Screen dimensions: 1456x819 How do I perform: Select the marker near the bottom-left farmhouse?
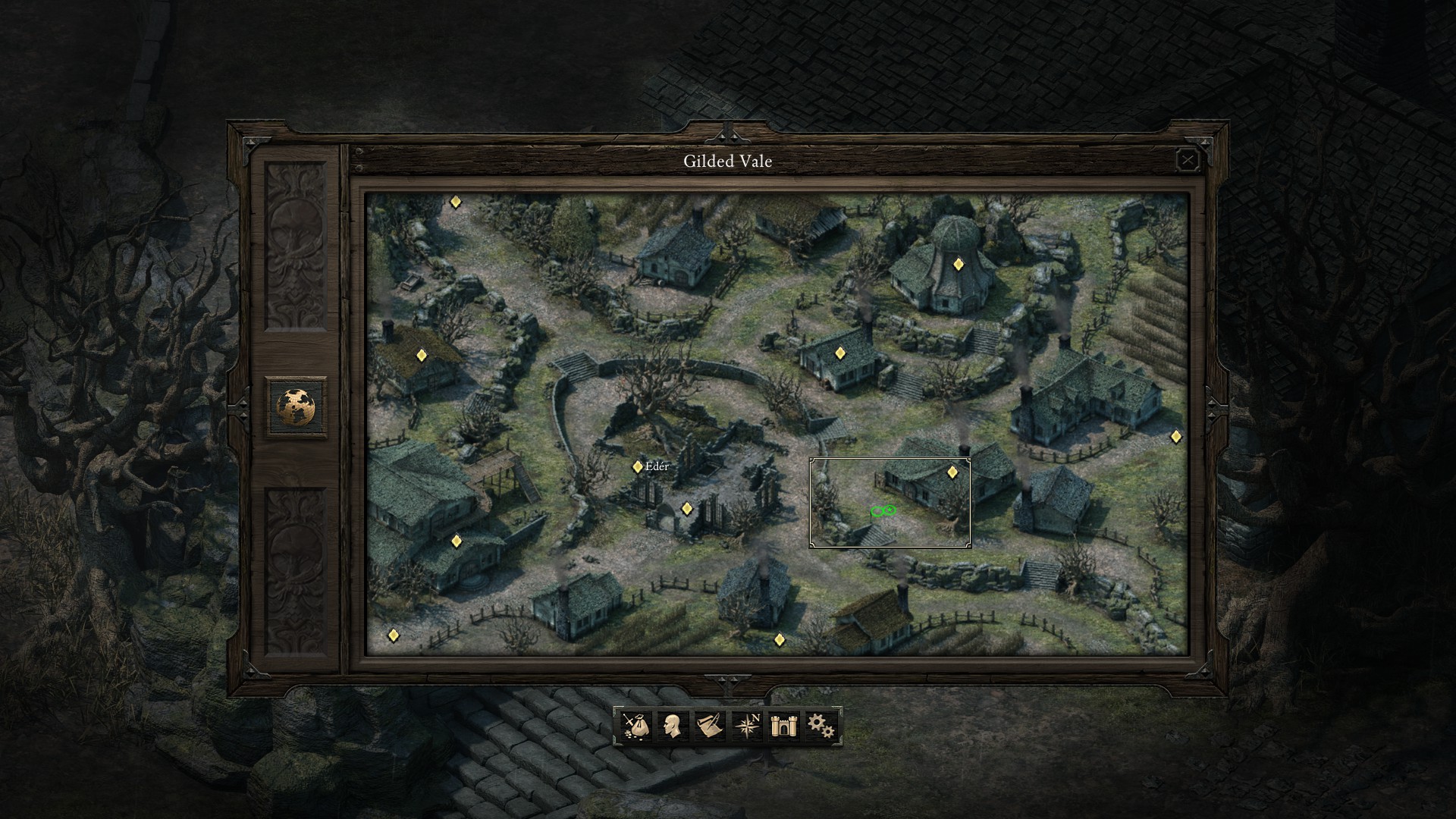coord(394,634)
